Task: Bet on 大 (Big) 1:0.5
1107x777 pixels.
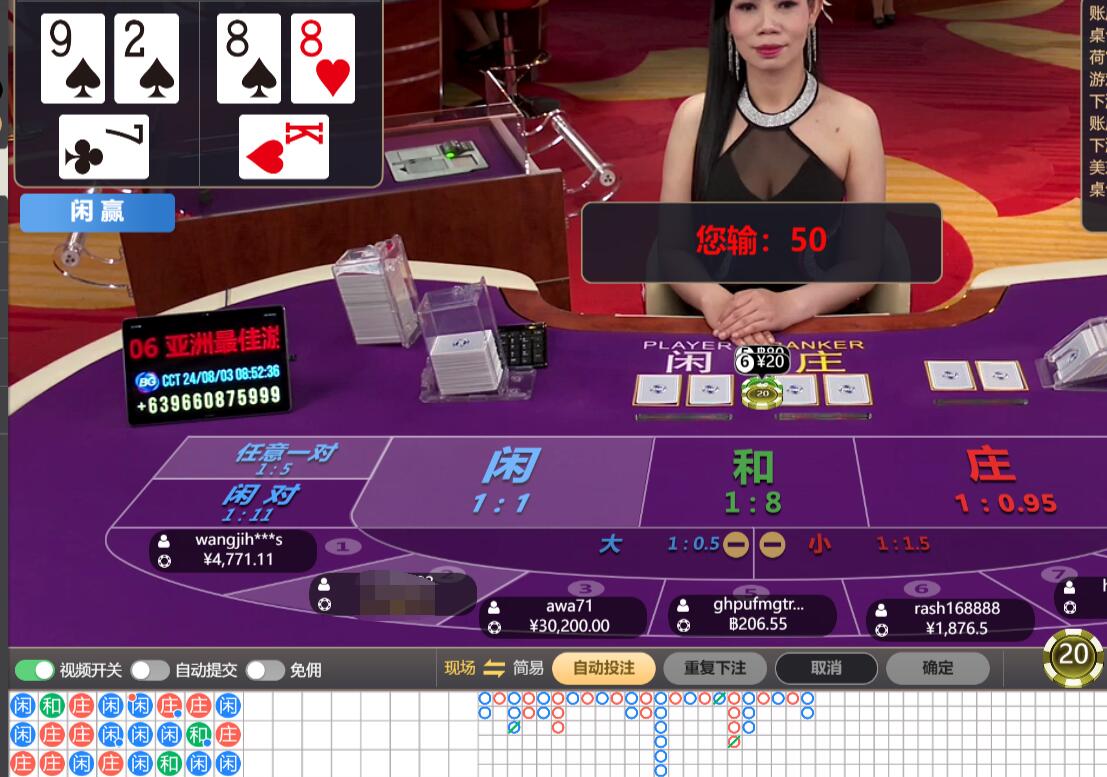Action: [x=640, y=544]
